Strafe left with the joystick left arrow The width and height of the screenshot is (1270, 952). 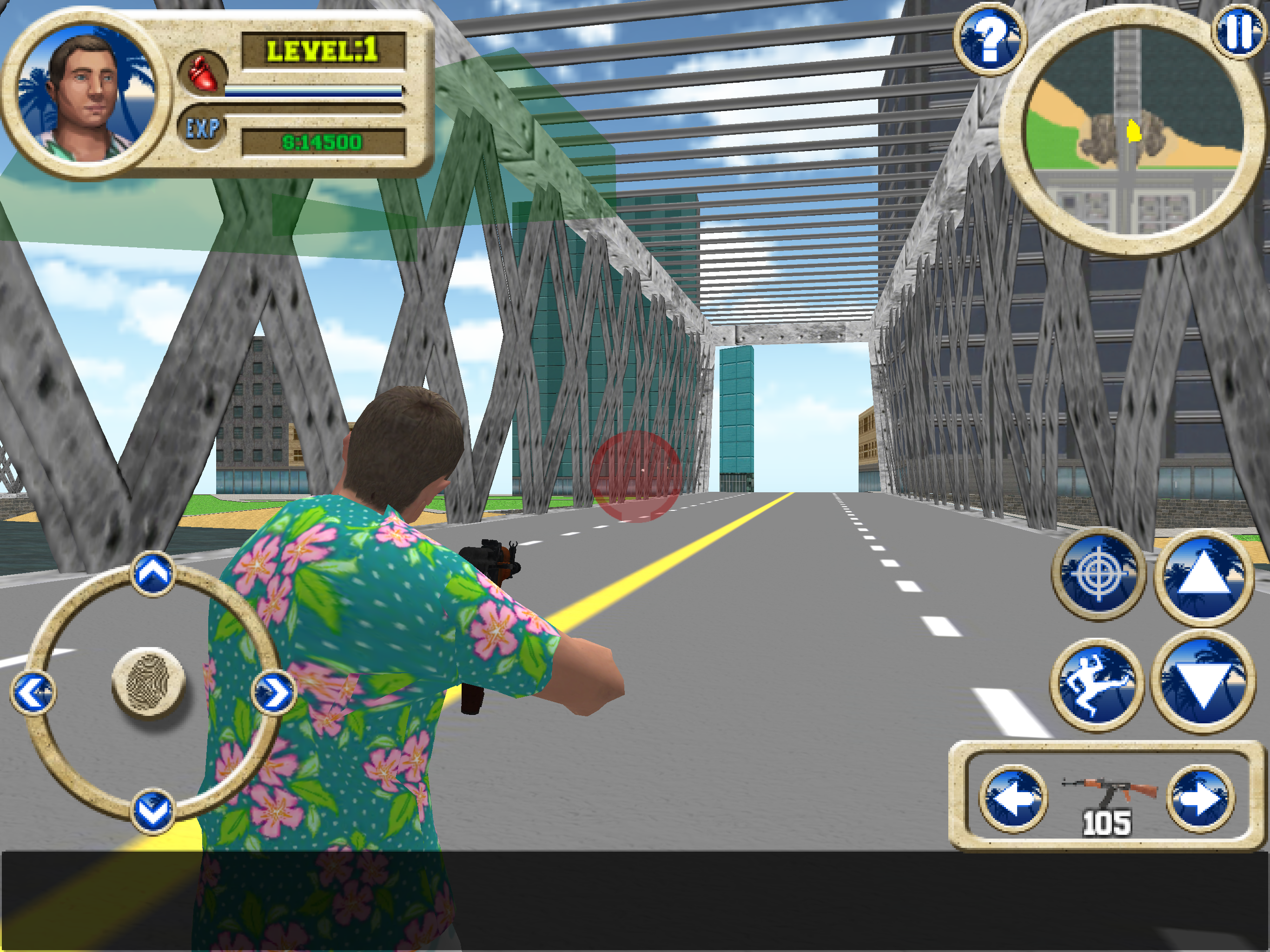coord(33,693)
